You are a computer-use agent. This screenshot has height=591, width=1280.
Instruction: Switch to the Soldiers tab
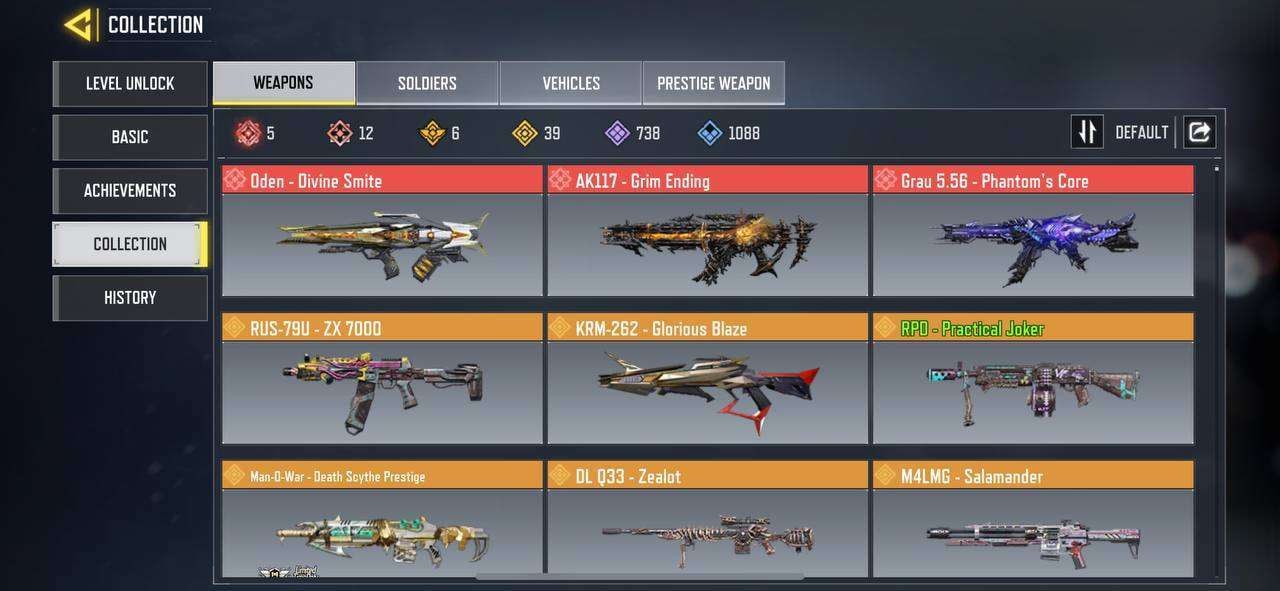click(427, 83)
